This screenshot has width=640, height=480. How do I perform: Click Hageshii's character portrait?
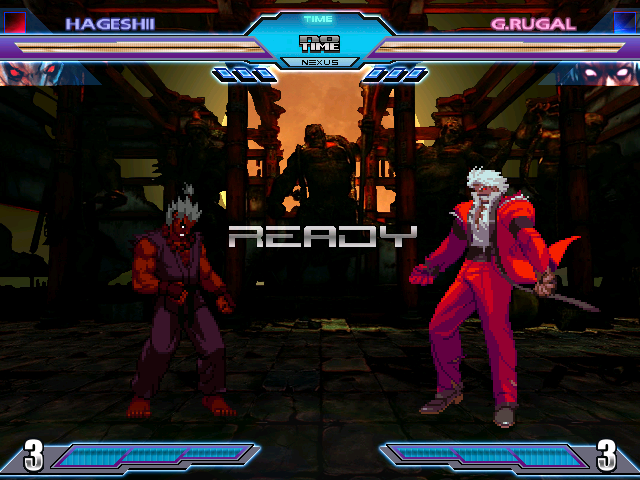click(30, 72)
